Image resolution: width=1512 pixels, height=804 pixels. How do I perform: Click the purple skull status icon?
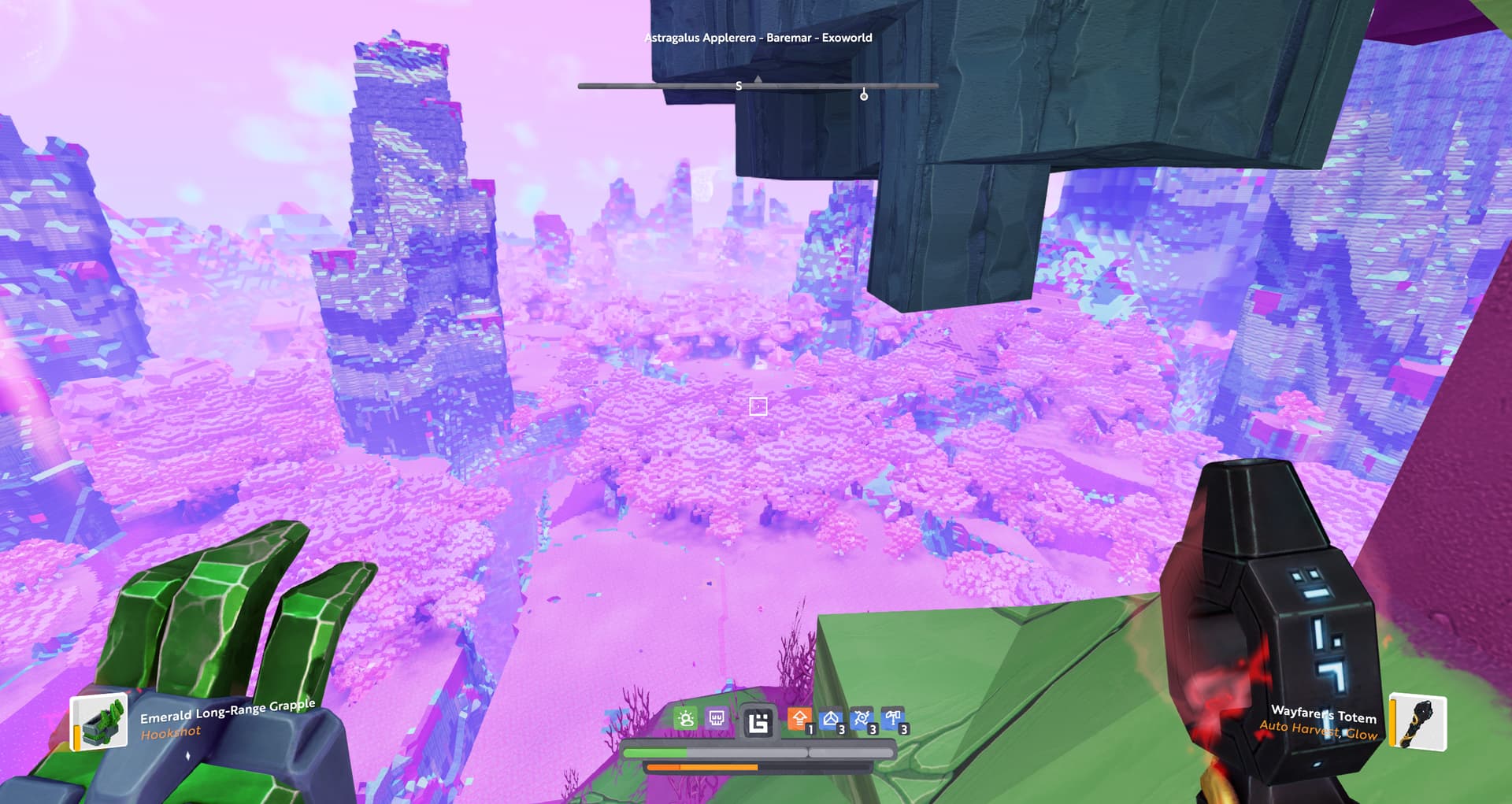coord(717,718)
